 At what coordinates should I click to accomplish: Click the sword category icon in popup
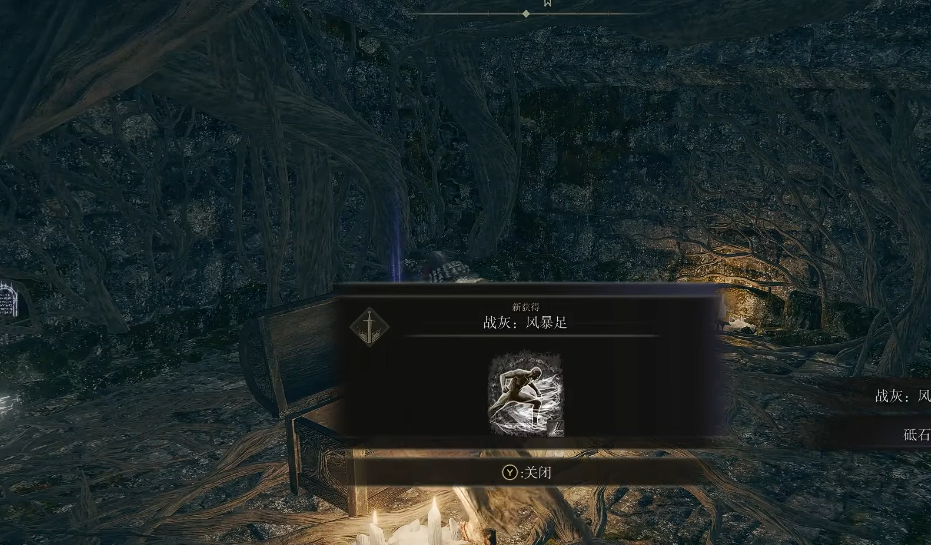[370, 326]
